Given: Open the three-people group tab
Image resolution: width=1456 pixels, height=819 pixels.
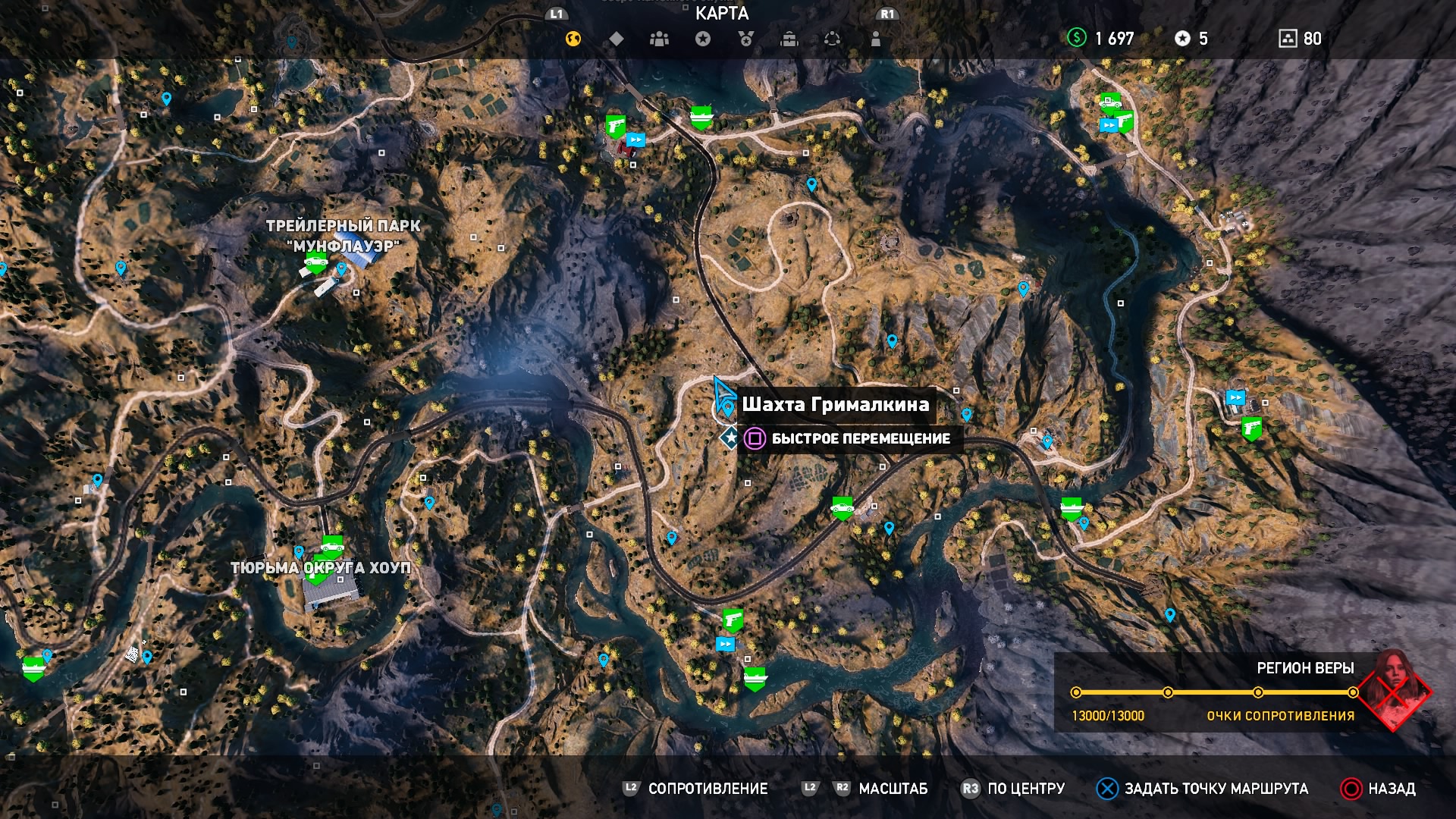Looking at the screenshot, I should [659, 39].
